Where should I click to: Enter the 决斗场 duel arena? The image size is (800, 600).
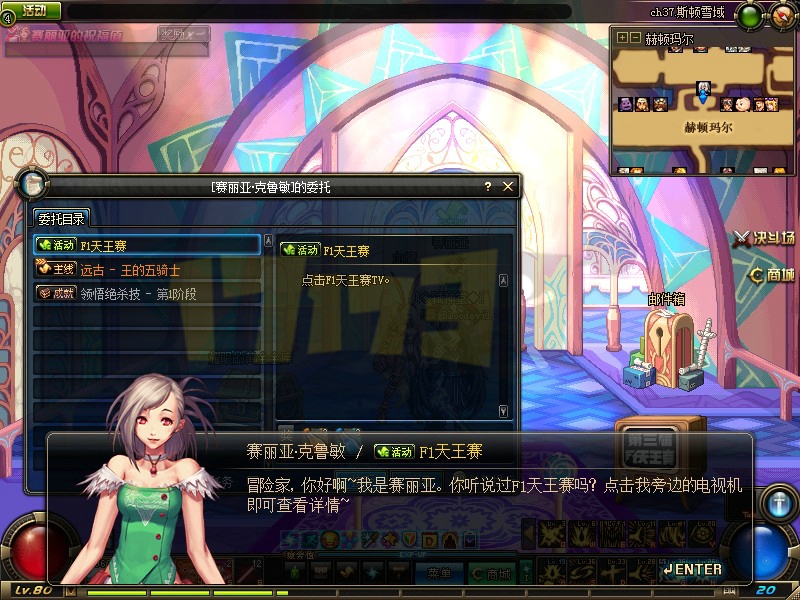point(764,237)
